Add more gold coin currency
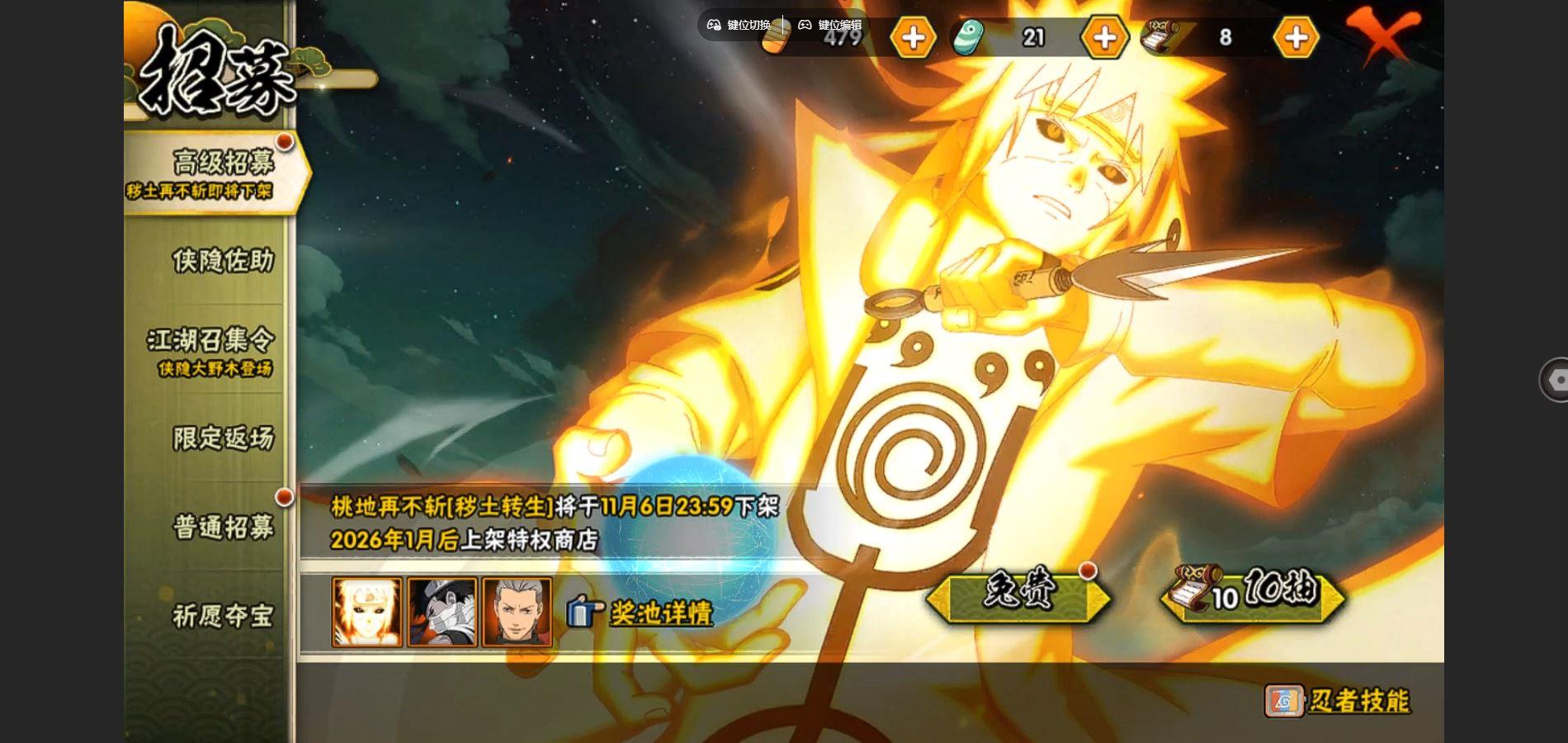 tap(913, 37)
